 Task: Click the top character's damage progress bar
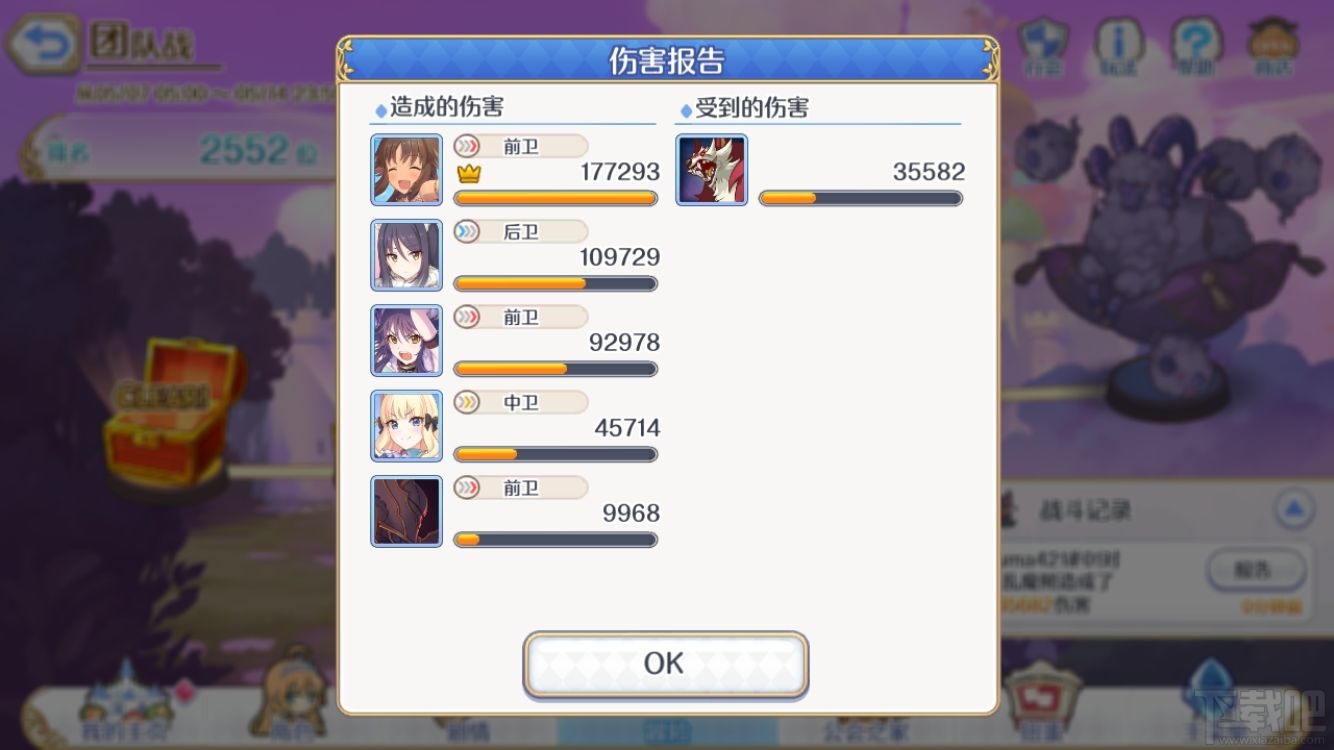click(555, 198)
